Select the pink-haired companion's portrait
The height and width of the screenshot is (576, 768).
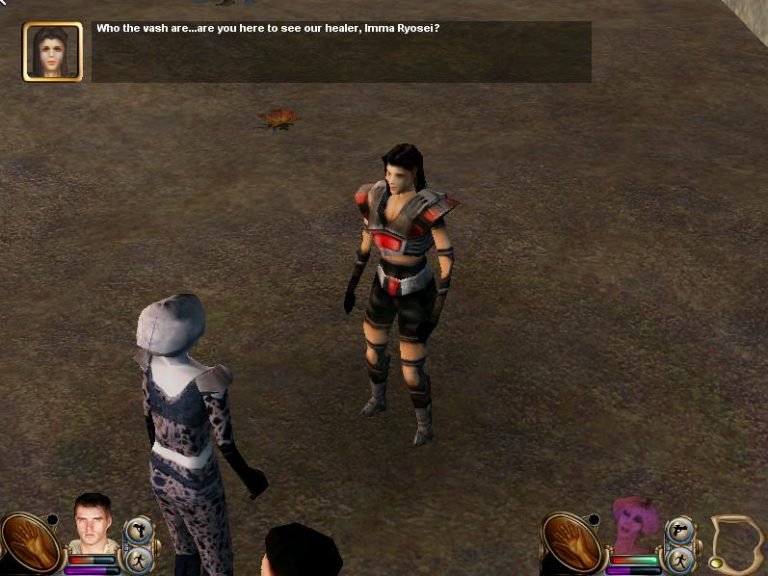coord(634,524)
